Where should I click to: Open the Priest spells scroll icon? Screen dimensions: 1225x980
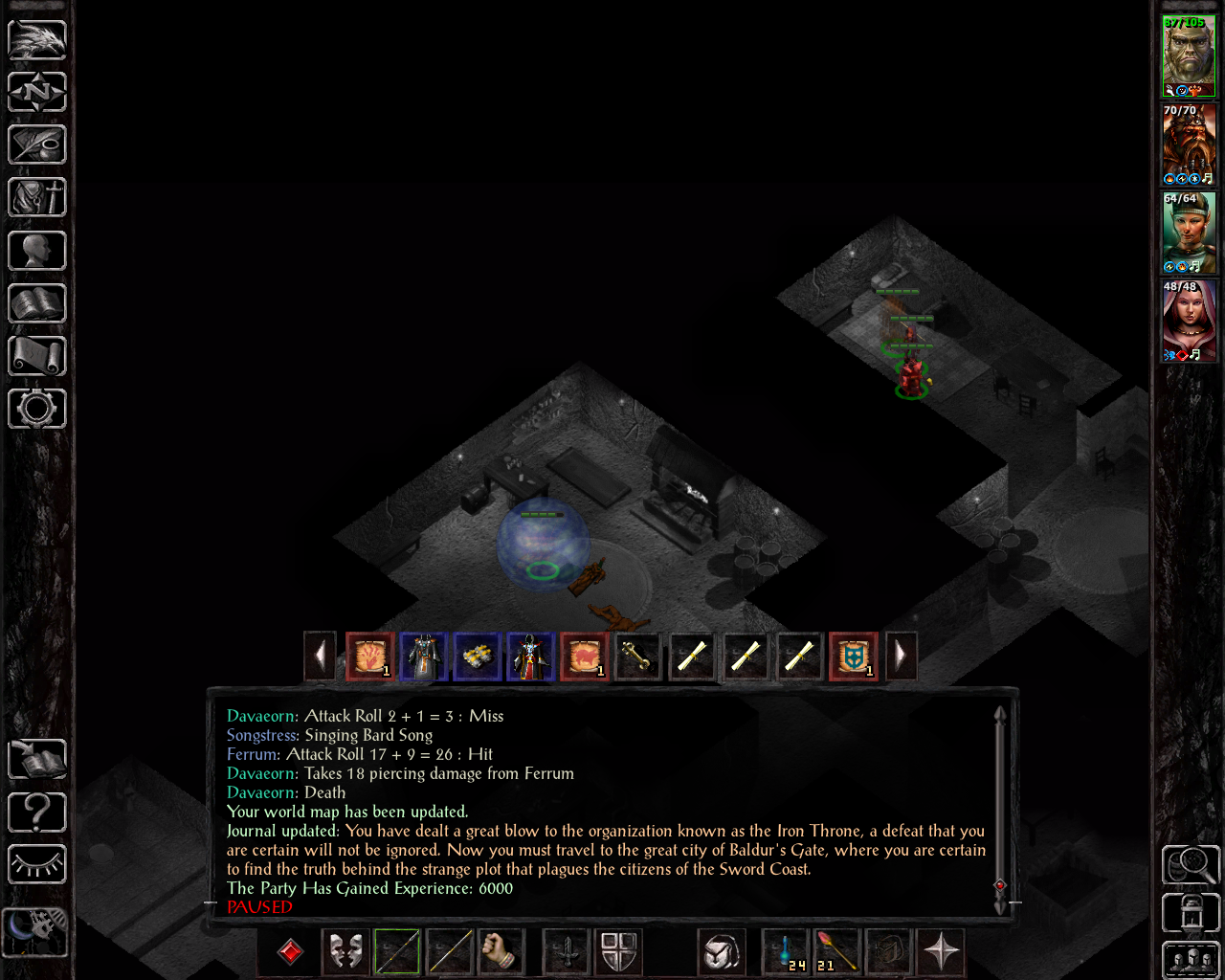tap(36, 355)
